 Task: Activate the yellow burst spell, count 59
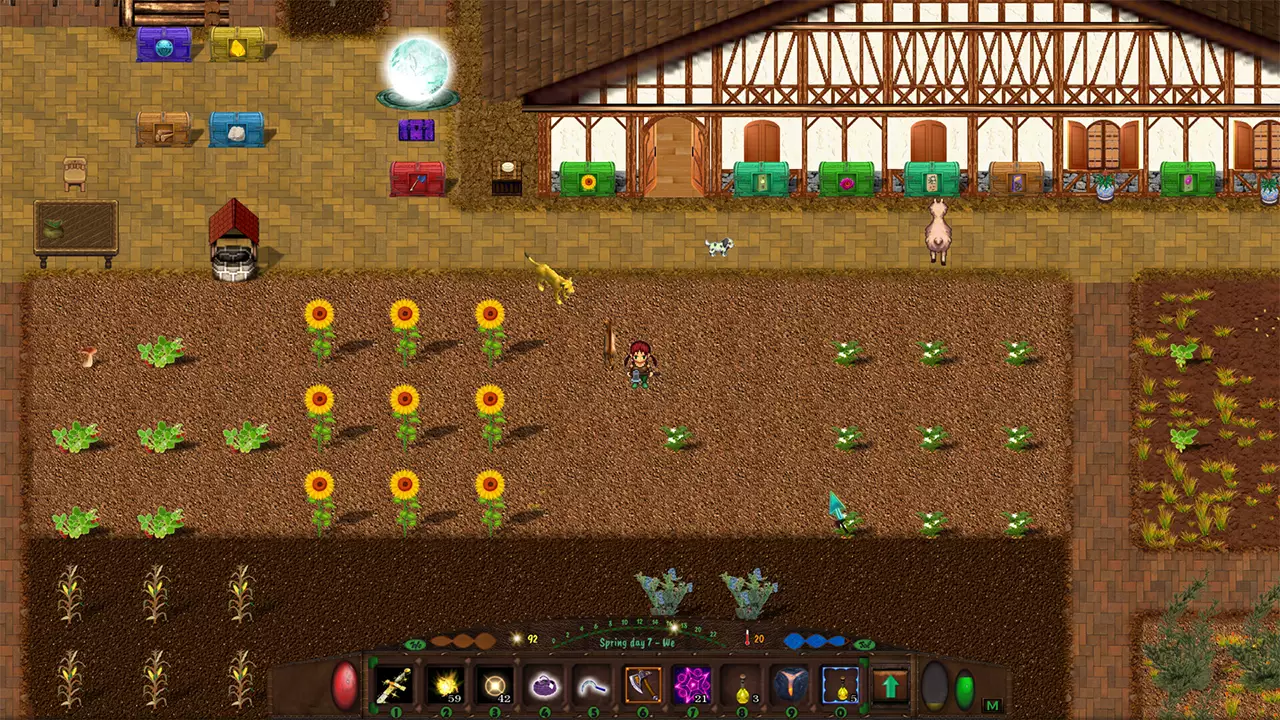click(444, 686)
